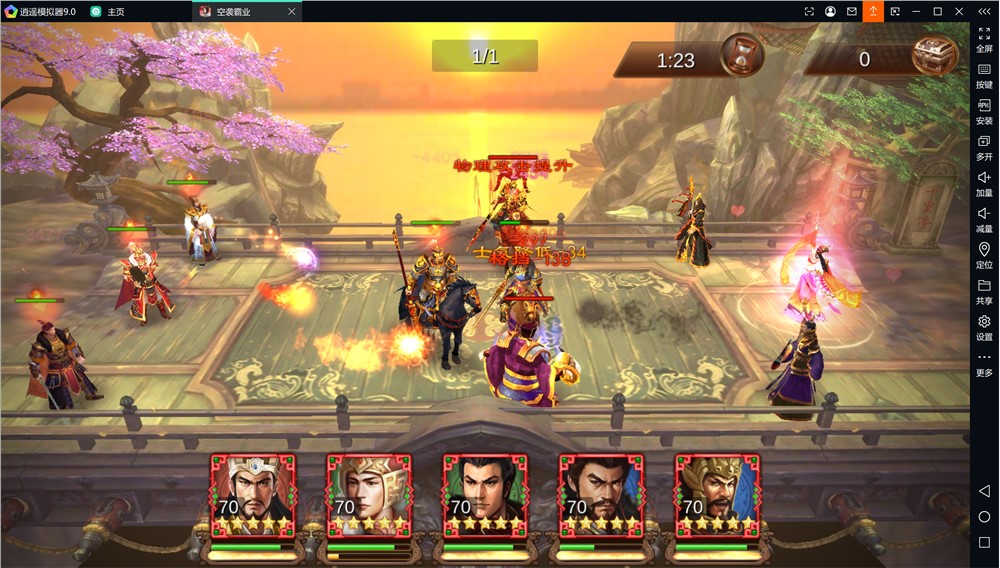1000x568 pixels.
Task: Choose the bare-headed black-haired hero card
Action: [x=485, y=497]
